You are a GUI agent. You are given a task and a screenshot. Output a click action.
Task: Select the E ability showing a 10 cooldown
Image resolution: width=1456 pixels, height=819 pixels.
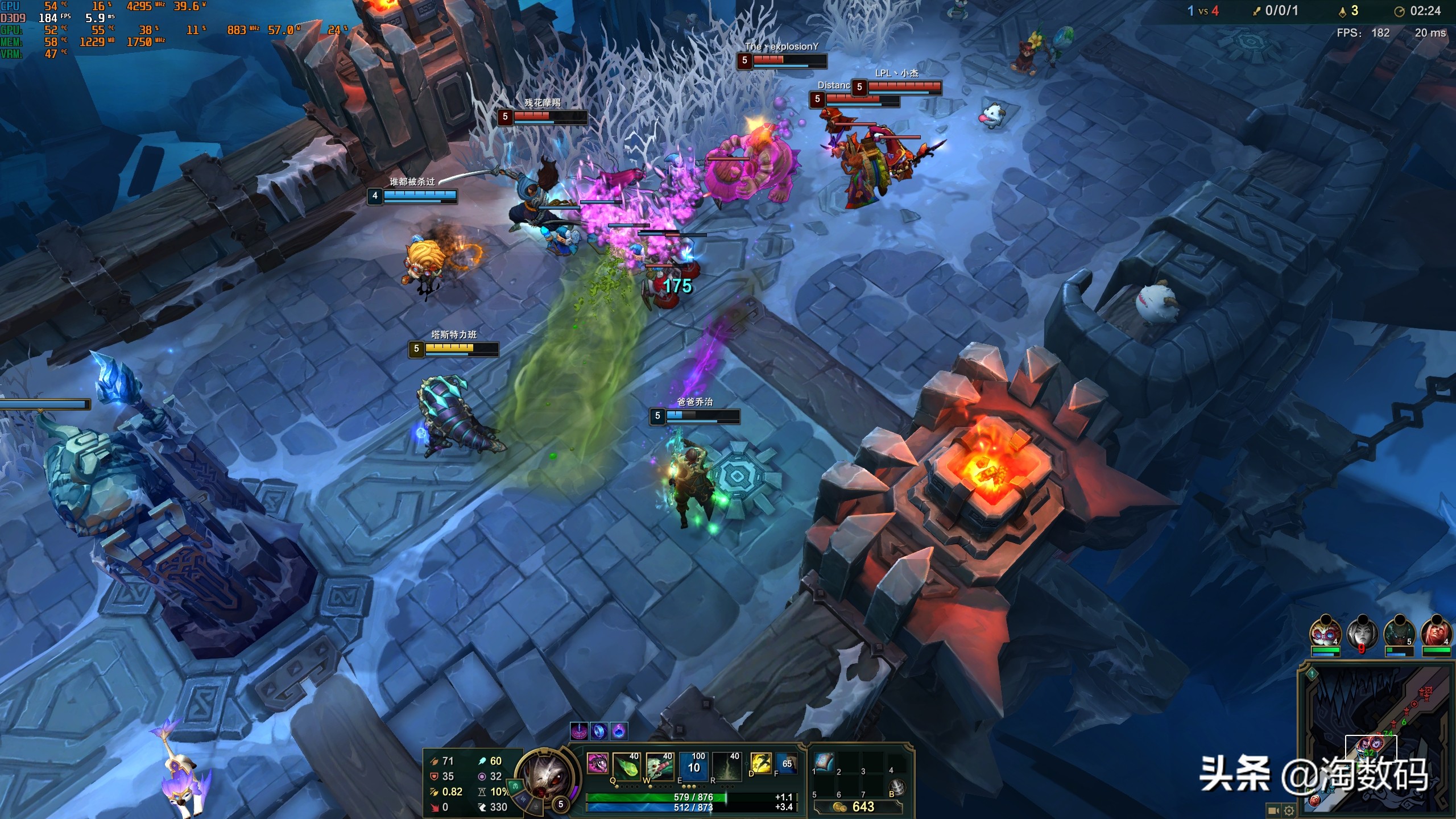(693, 765)
